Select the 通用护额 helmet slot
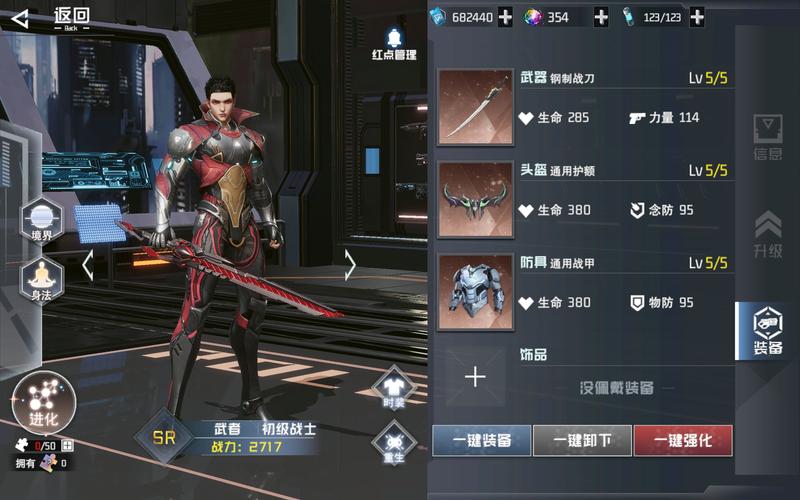Screen dimensions: 800x500 [475, 199]
